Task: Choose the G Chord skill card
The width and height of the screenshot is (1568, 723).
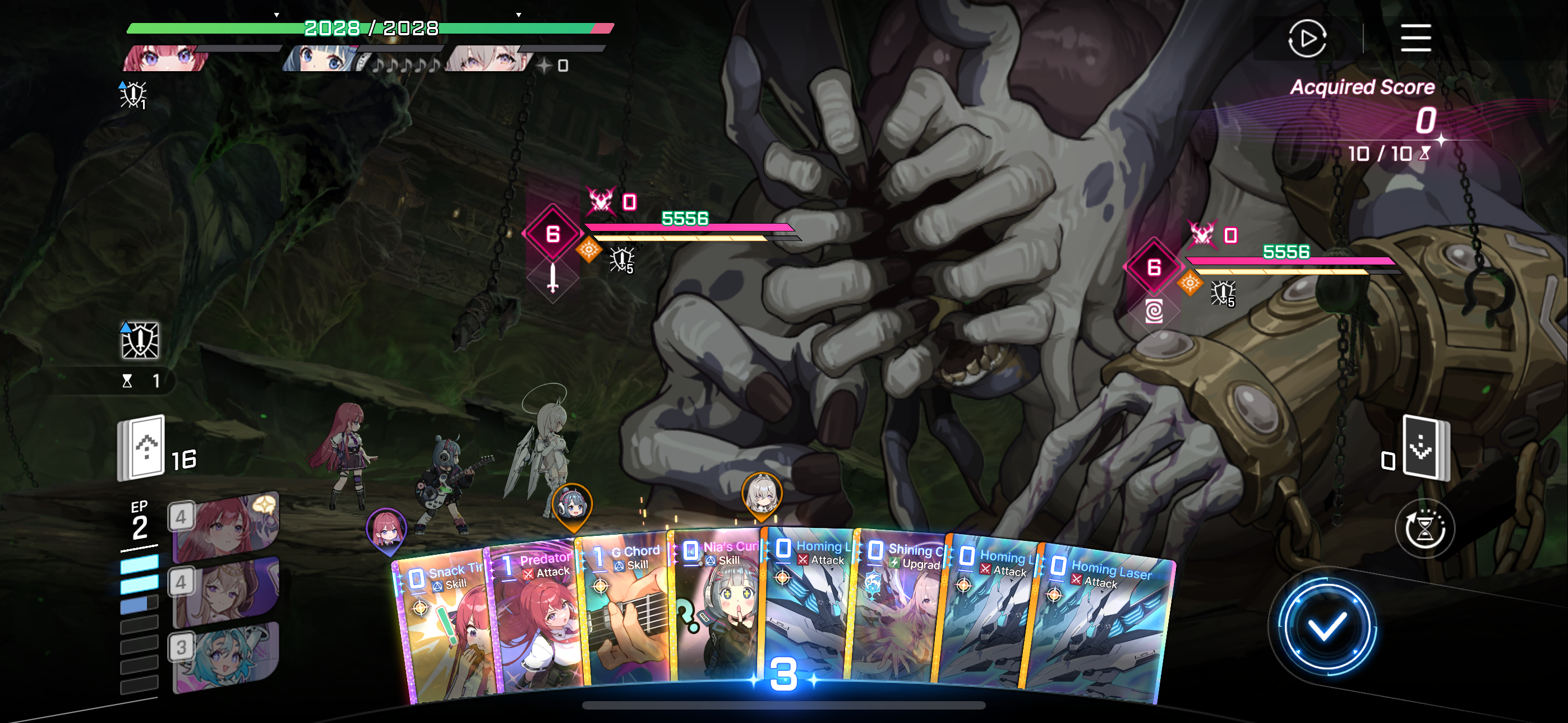Action: tap(627, 615)
